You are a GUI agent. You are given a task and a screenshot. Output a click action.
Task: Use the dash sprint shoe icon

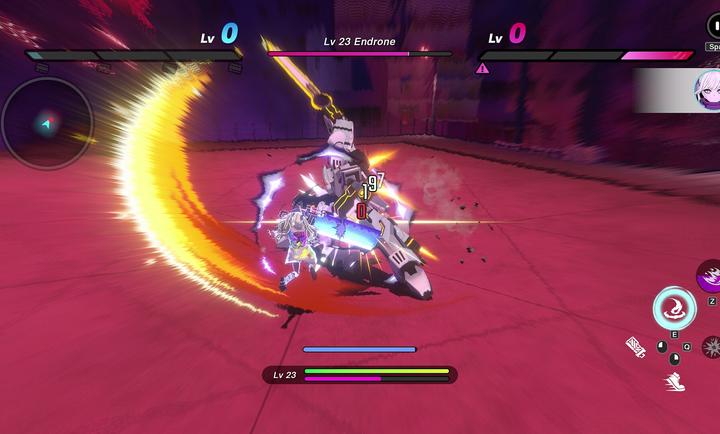click(675, 381)
